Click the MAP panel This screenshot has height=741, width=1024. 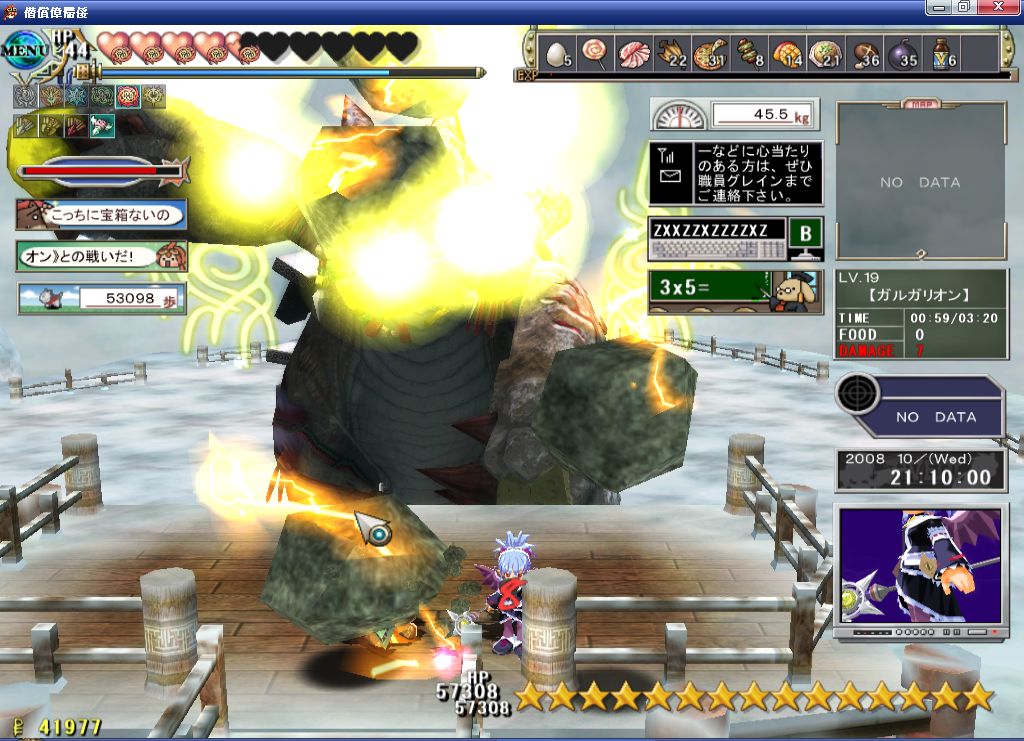point(920,181)
